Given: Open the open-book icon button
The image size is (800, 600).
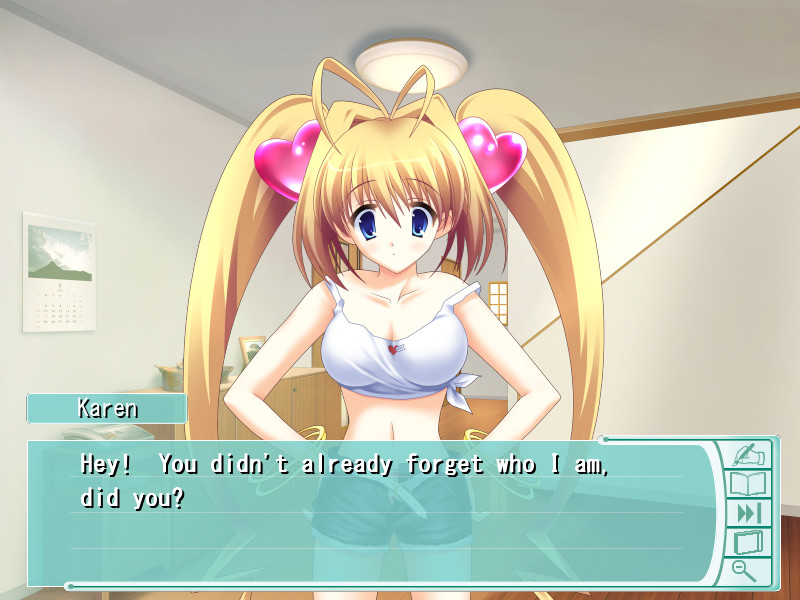Looking at the screenshot, I should pos(748,485).
